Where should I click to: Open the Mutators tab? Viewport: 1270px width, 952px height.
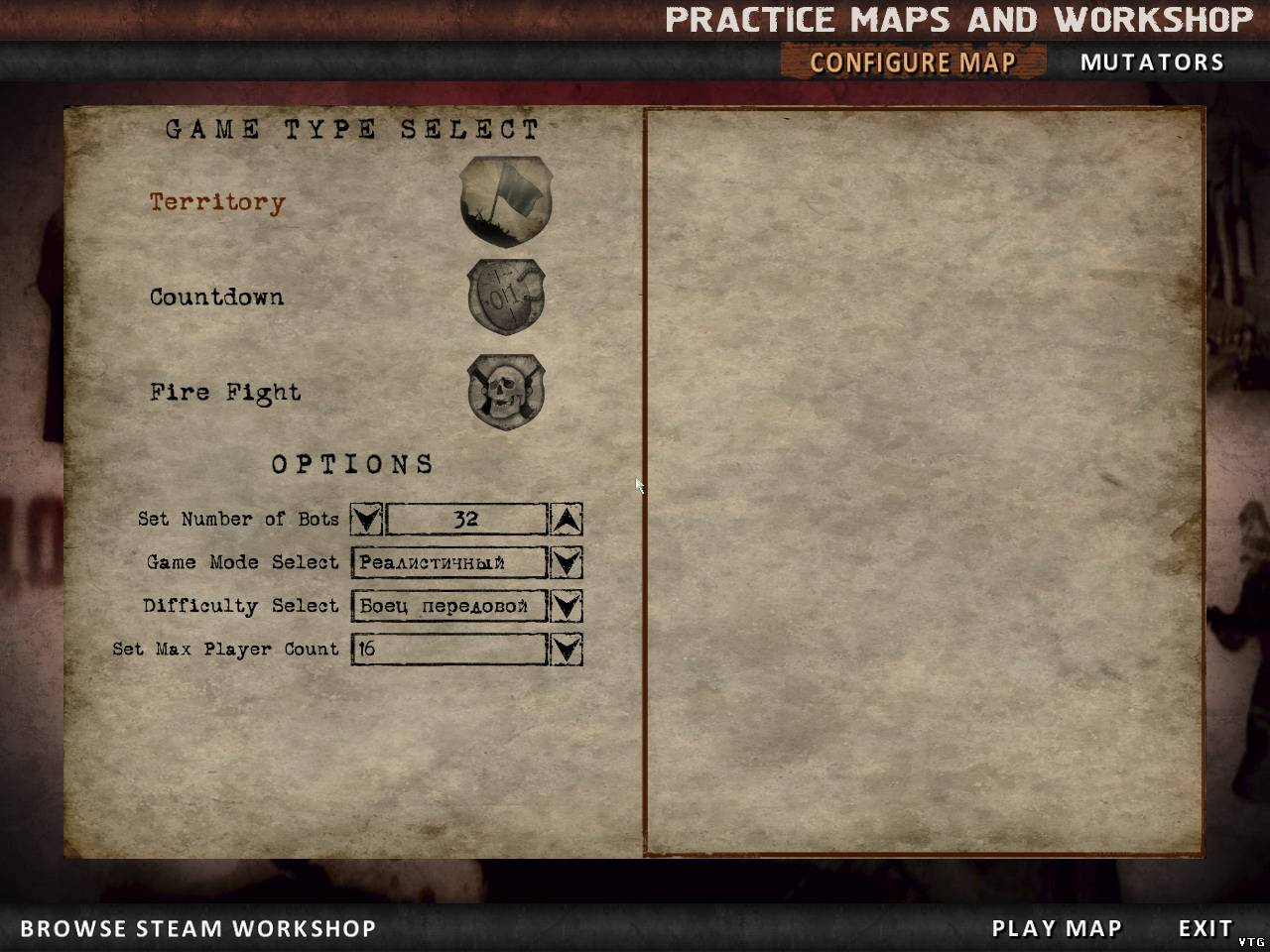point(1152,62)
